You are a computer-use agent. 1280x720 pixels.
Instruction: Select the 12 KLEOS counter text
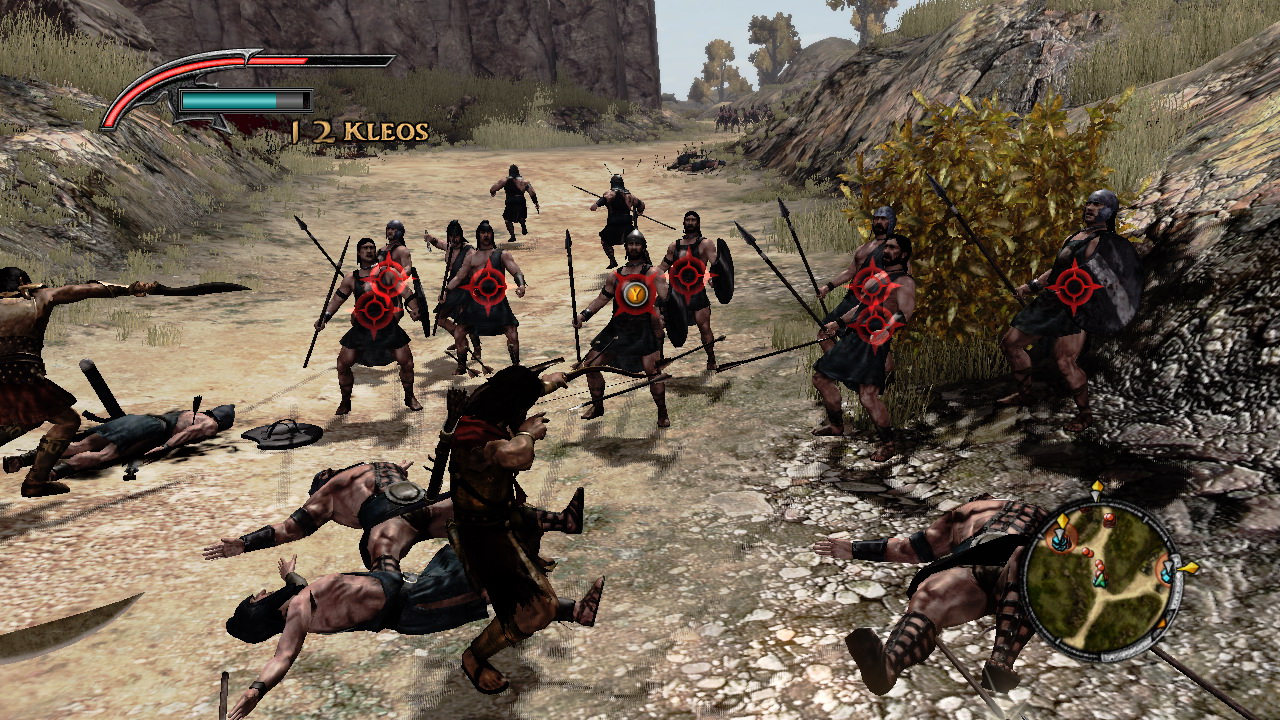coord(357,129)
